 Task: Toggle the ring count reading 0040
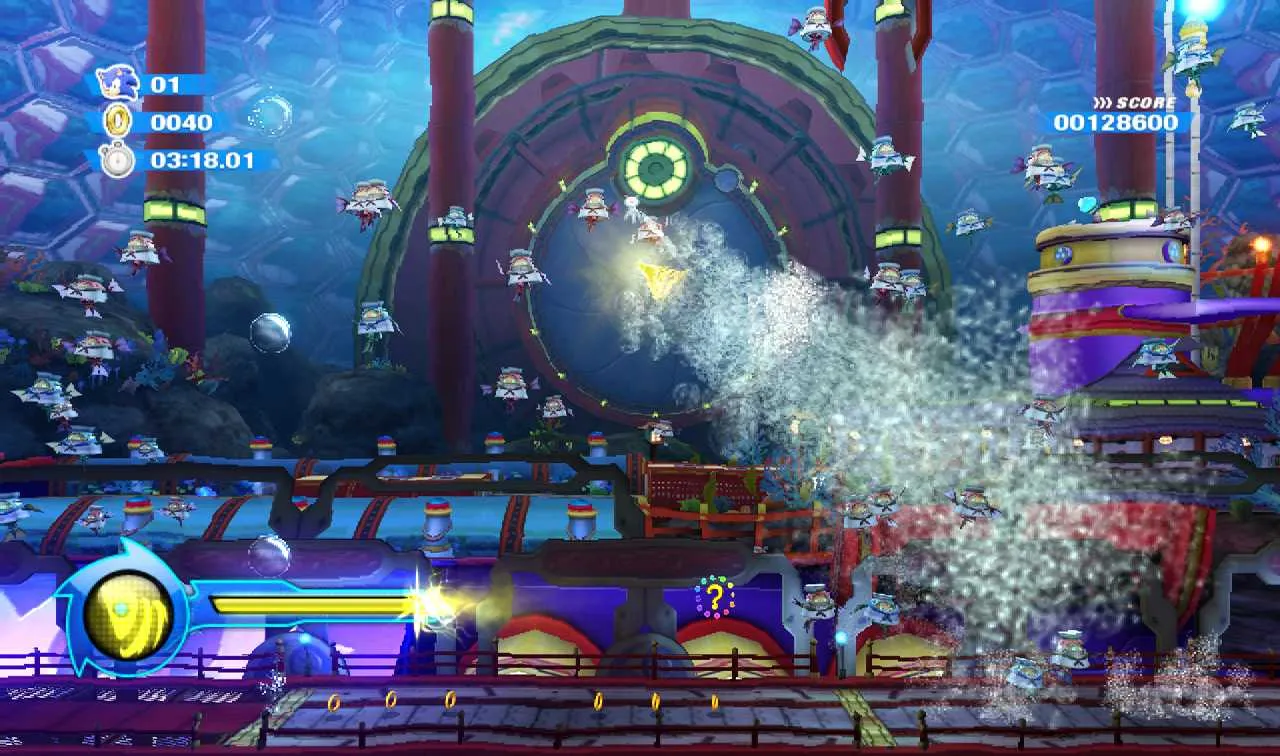click(181, 120)
